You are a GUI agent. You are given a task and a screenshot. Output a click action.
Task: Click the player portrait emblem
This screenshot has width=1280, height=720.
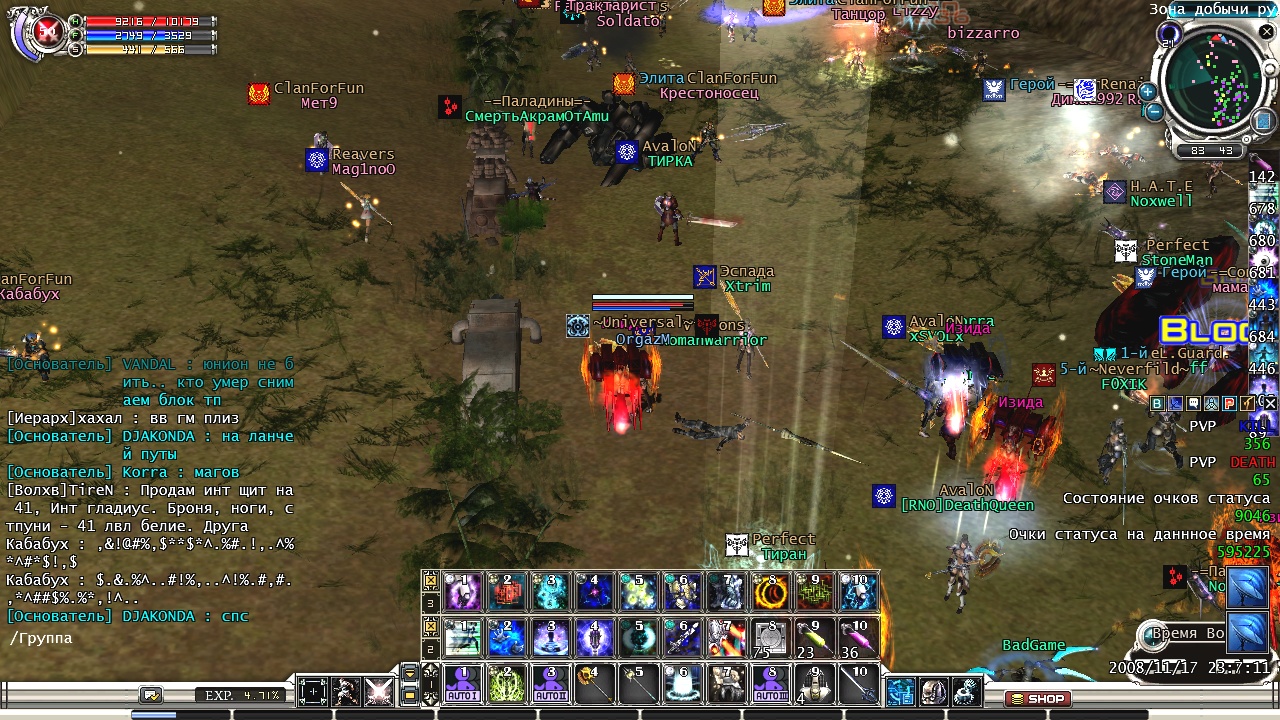[x=44, y=34]
